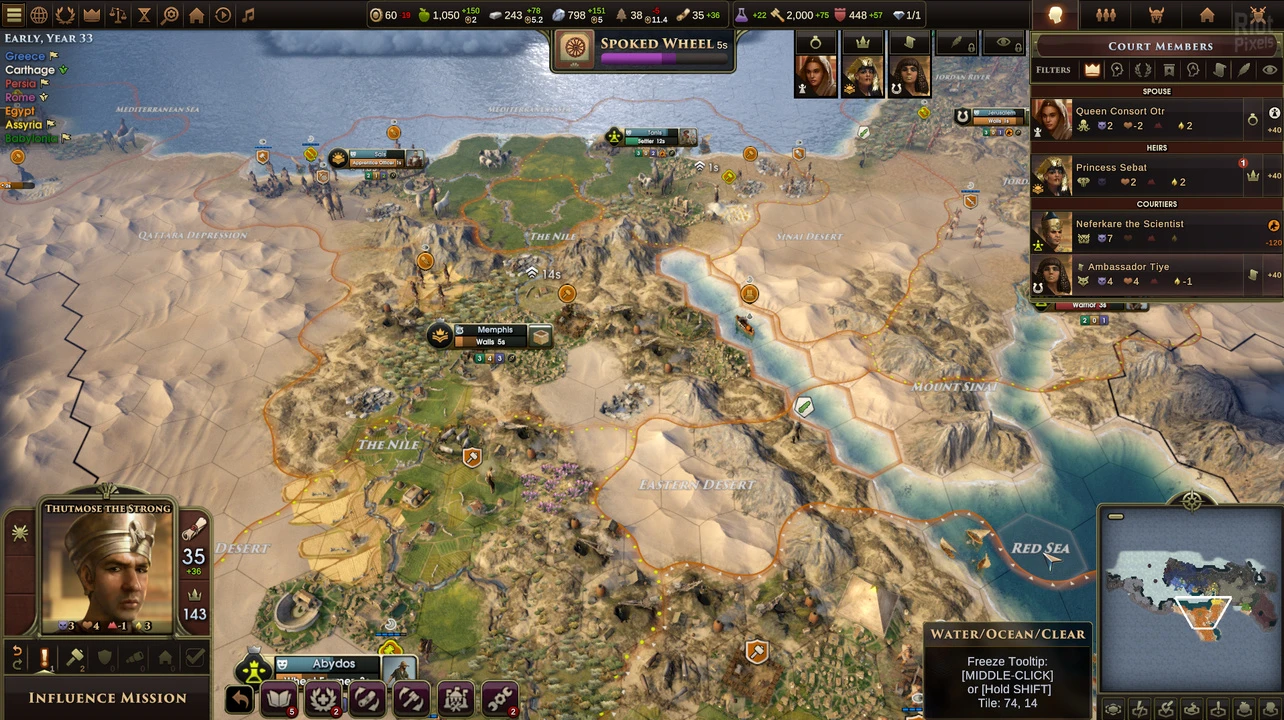The image size is (1284, 720).
Task: Toggle the music note button
Action: [x=249, y=15]
